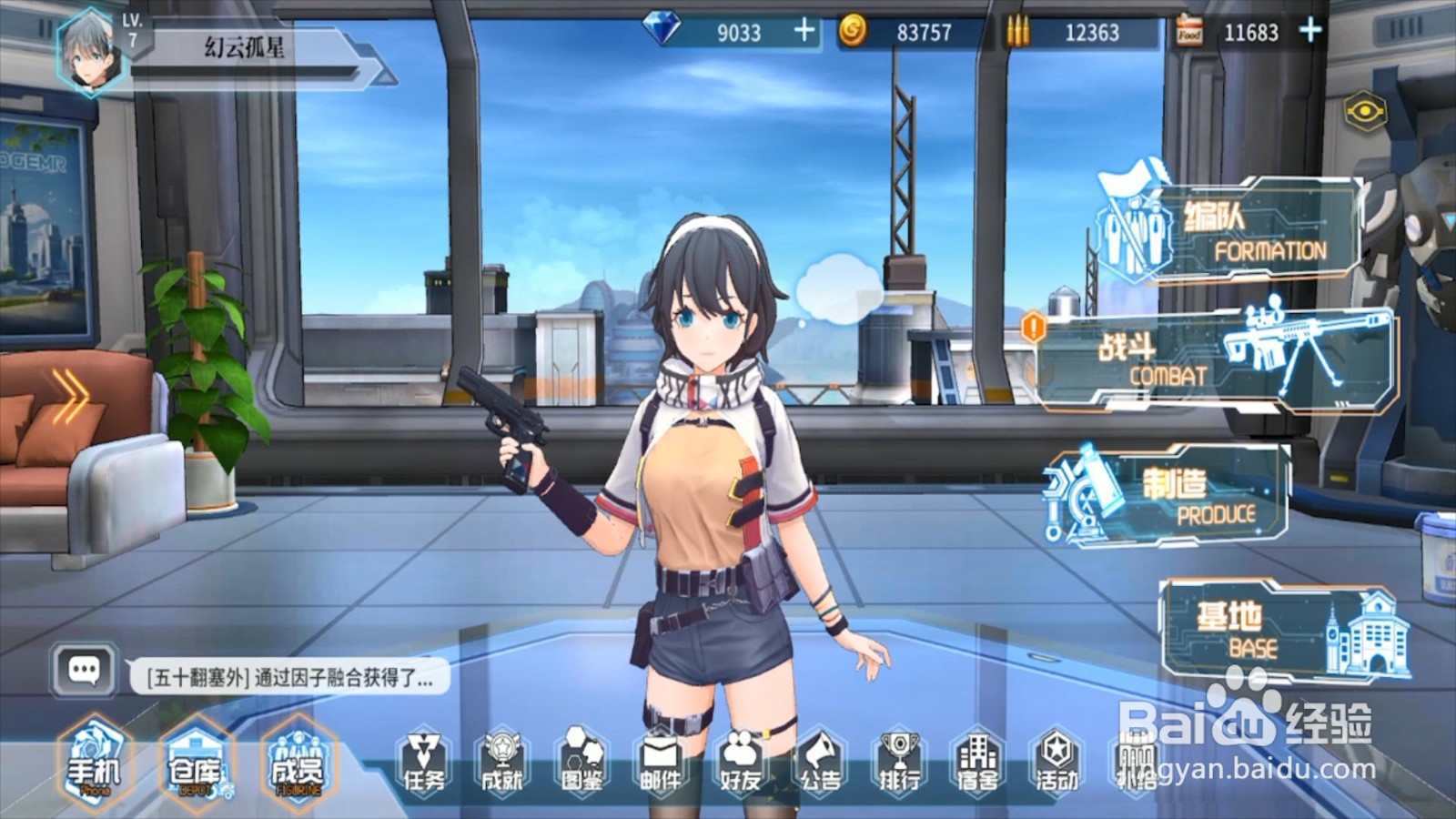Check the 邮件 mailbox
The width and height of the screenshot is (1456, 819).
click(661, 764)
